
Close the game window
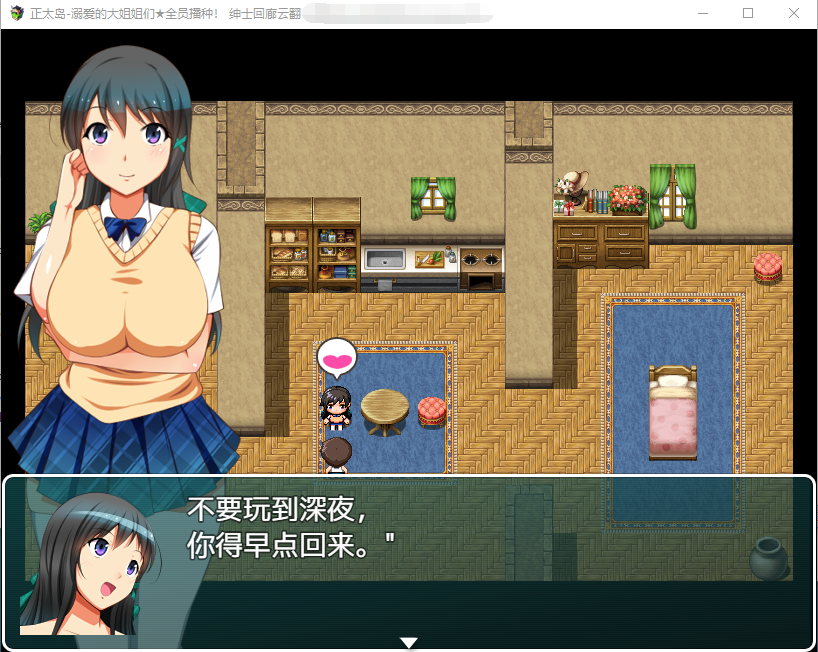793,14
